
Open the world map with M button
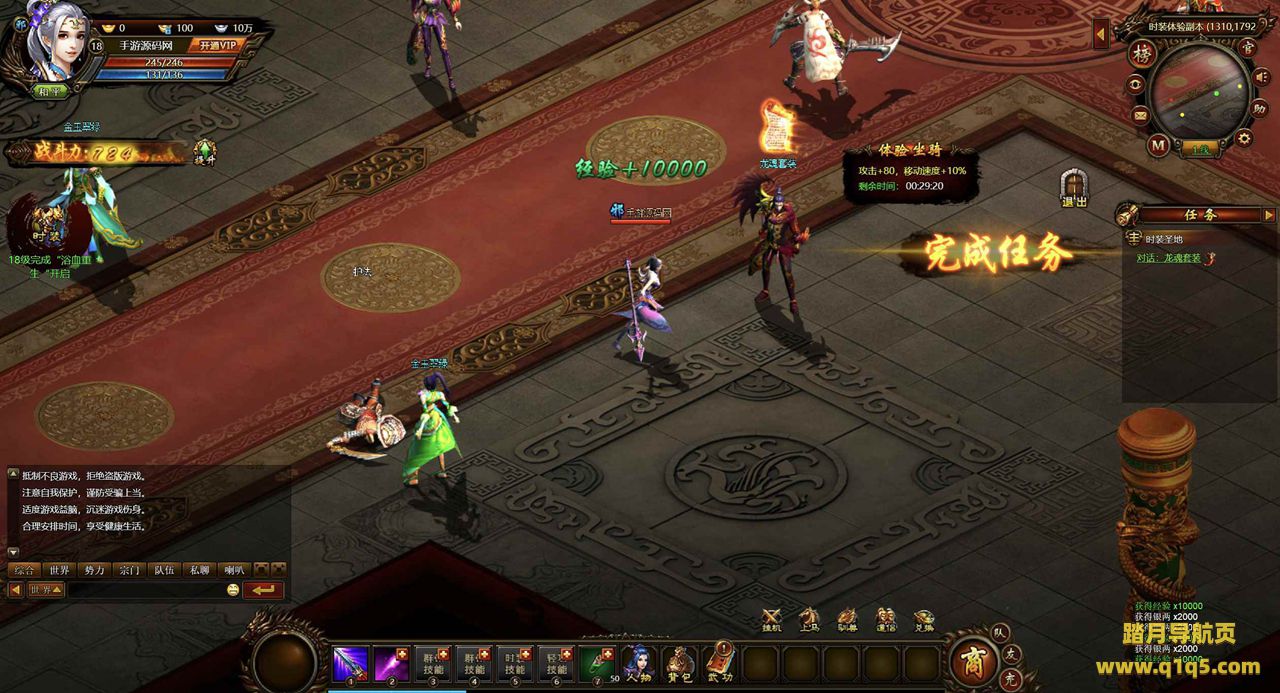[x=1158, y=145]
